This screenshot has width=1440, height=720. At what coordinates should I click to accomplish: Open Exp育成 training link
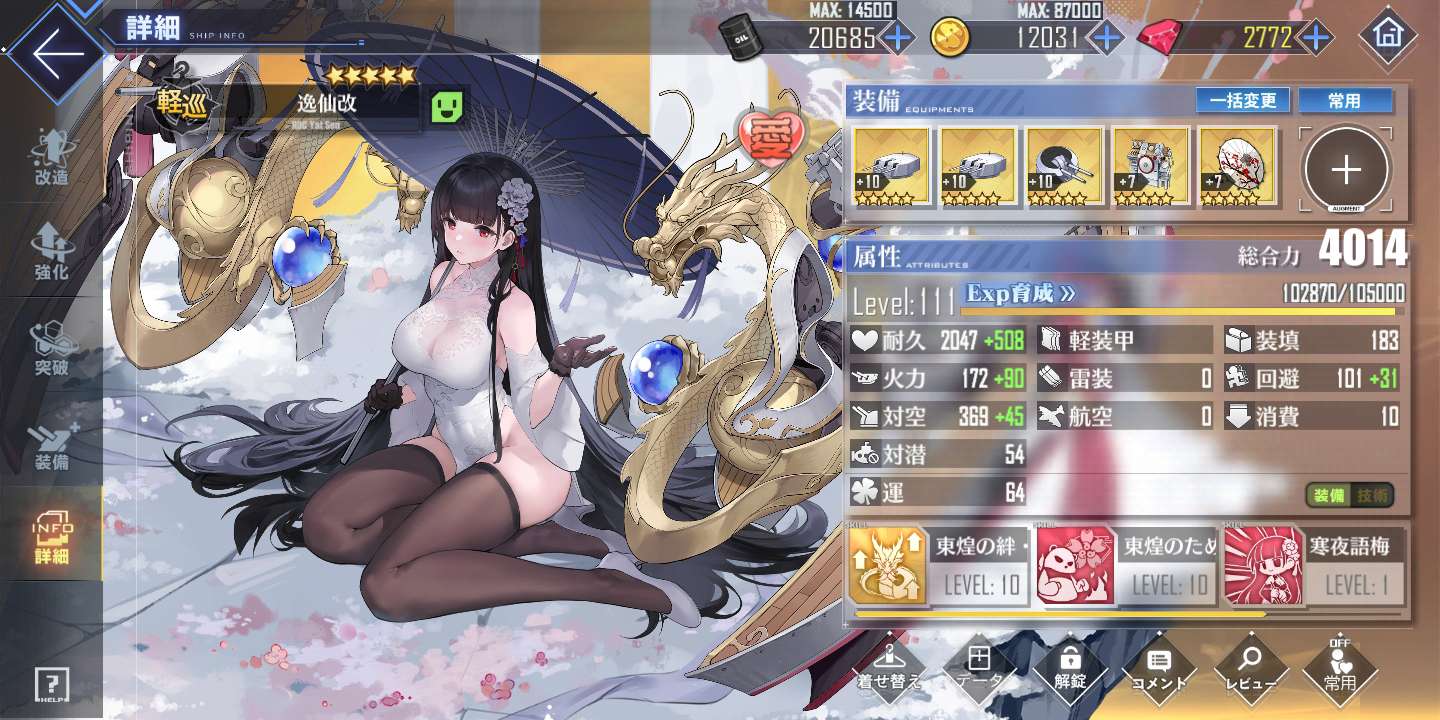point(1021,294)
